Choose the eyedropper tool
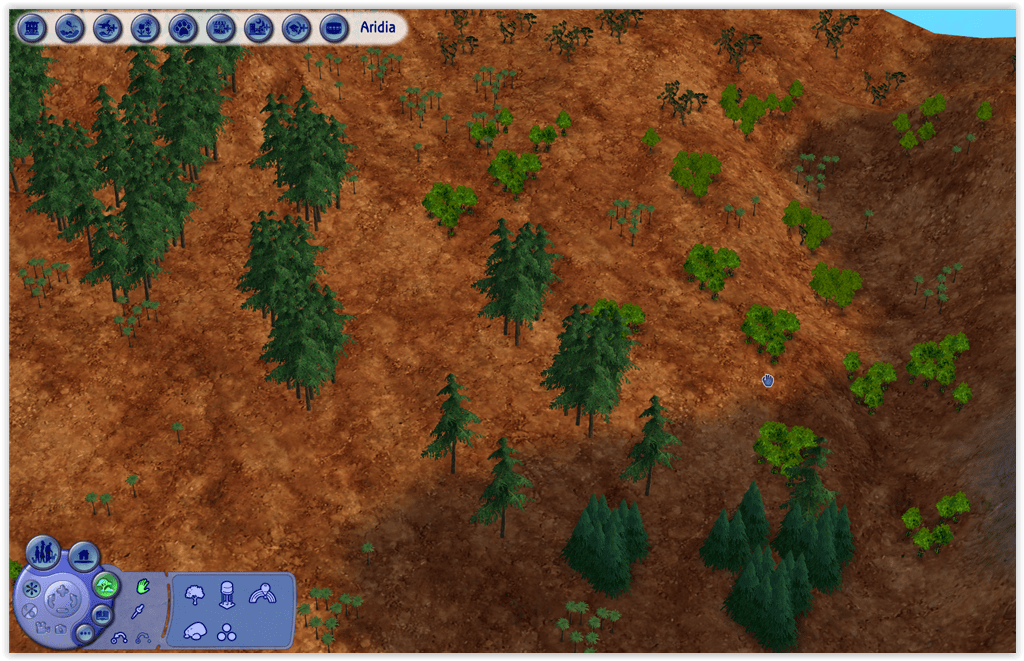This screenshot has width=1024, height=661. [138, 611]
